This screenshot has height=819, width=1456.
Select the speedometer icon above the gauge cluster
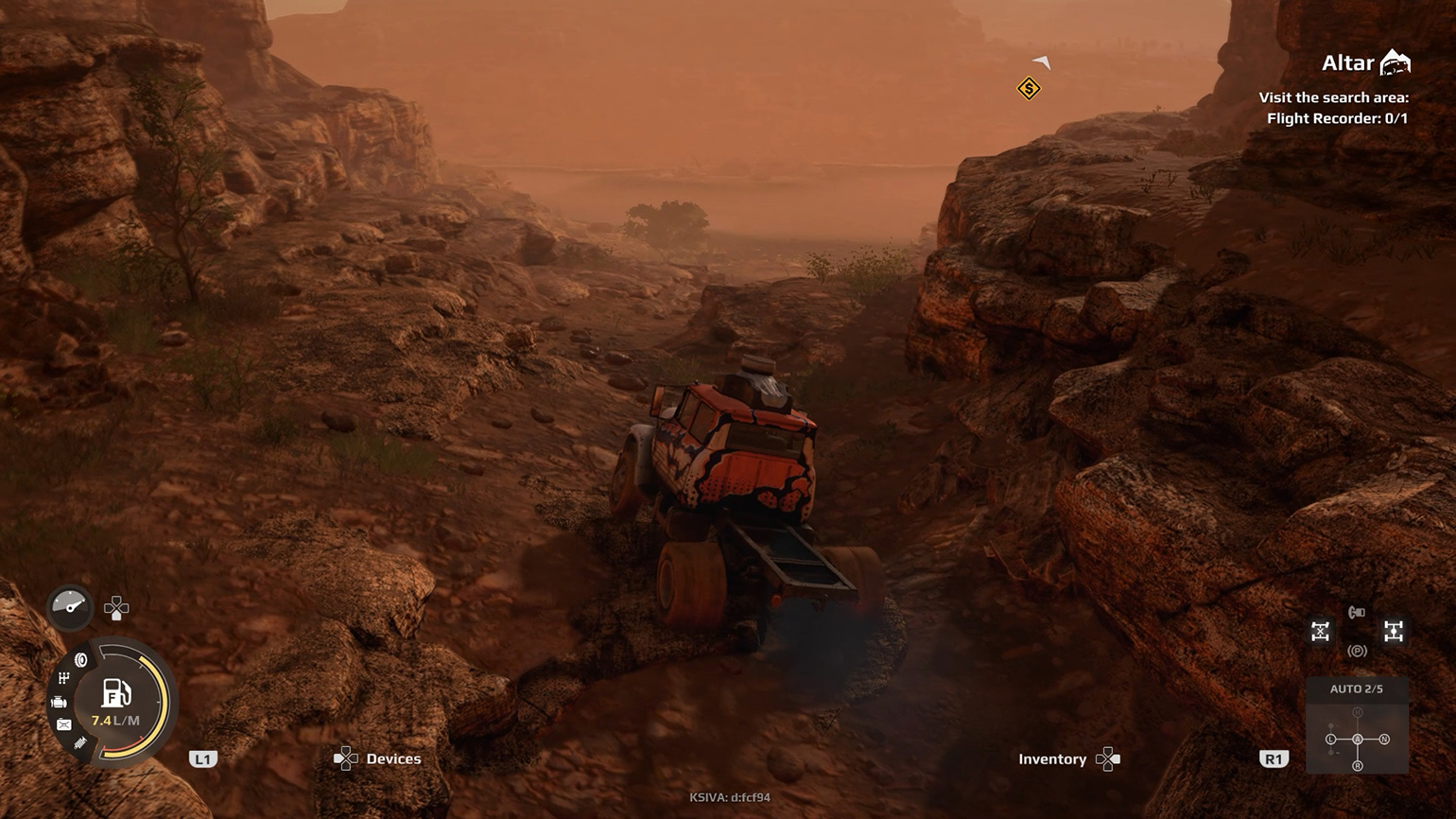click(71, 607)
